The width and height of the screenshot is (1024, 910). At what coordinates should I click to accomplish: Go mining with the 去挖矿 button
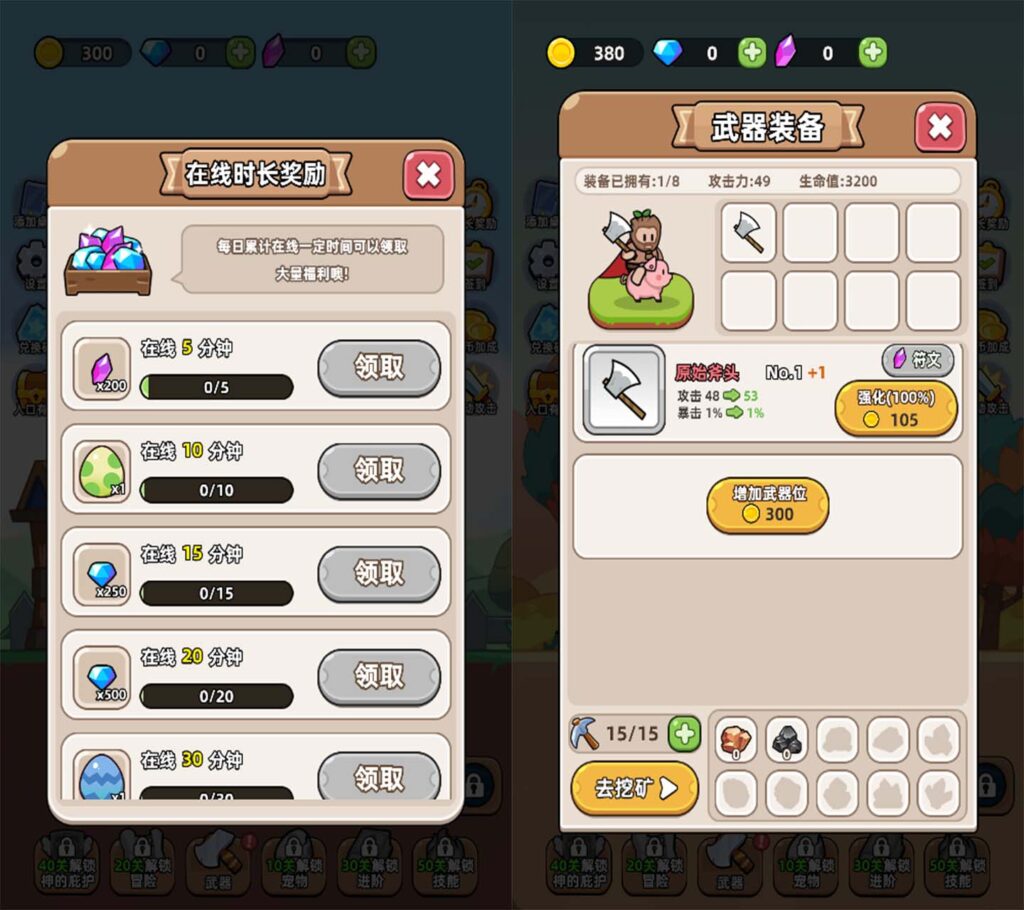click(x=634, y=788)
